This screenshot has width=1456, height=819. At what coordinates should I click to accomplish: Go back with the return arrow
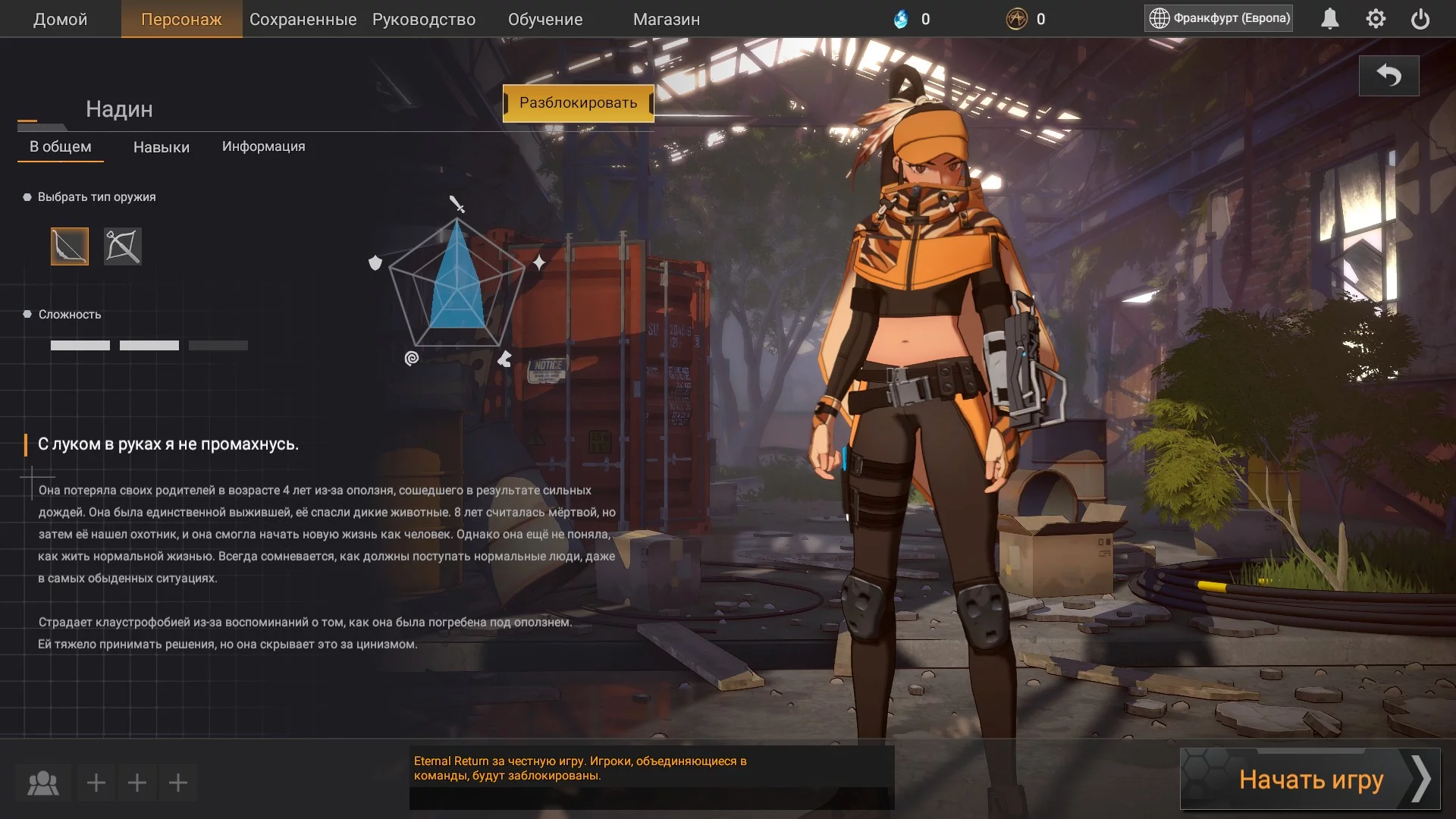coord(1389,76)
